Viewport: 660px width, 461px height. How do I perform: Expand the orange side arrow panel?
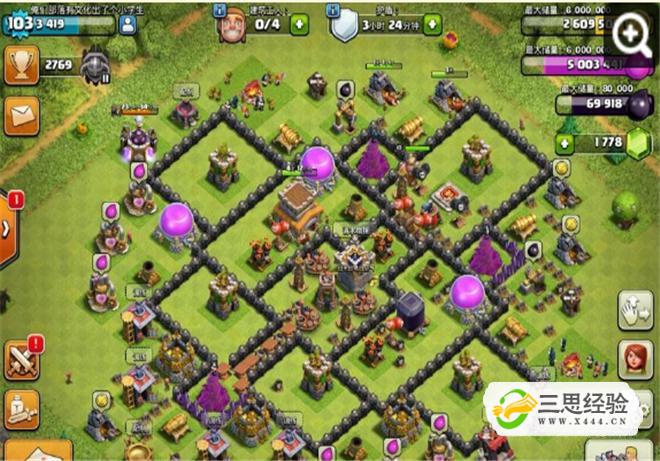(9, 226)
